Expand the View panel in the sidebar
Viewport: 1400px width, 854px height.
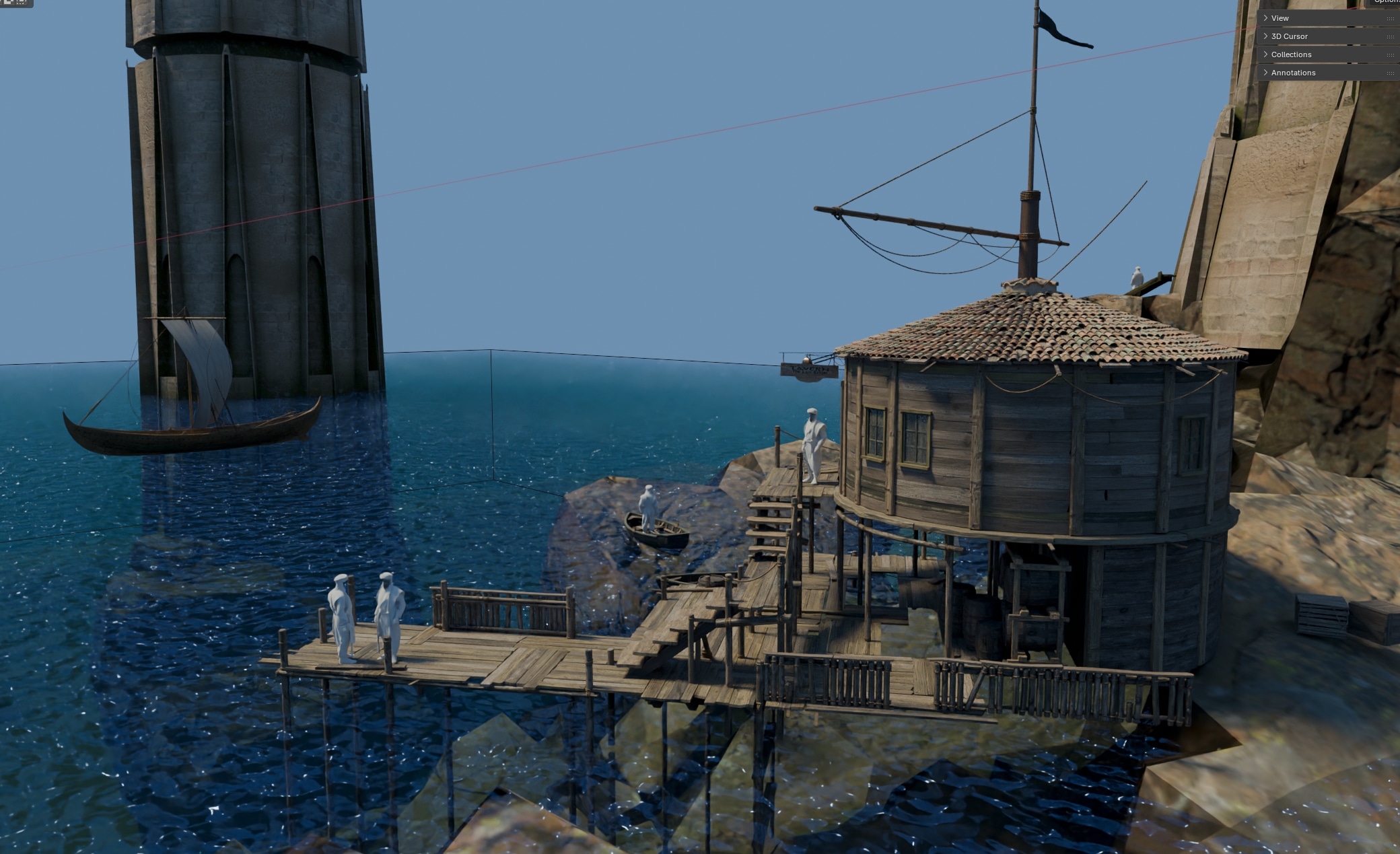point(1280,17)
